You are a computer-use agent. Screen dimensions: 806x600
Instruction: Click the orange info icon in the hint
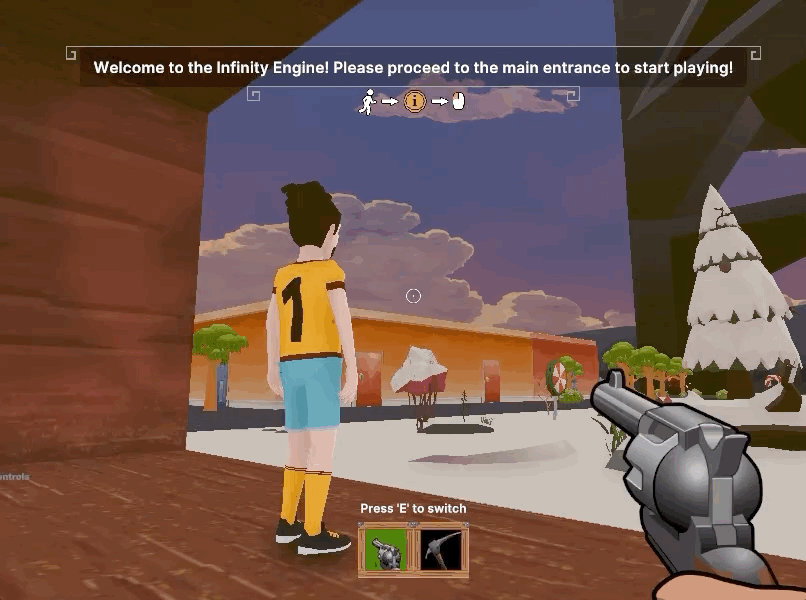point(414,101)
